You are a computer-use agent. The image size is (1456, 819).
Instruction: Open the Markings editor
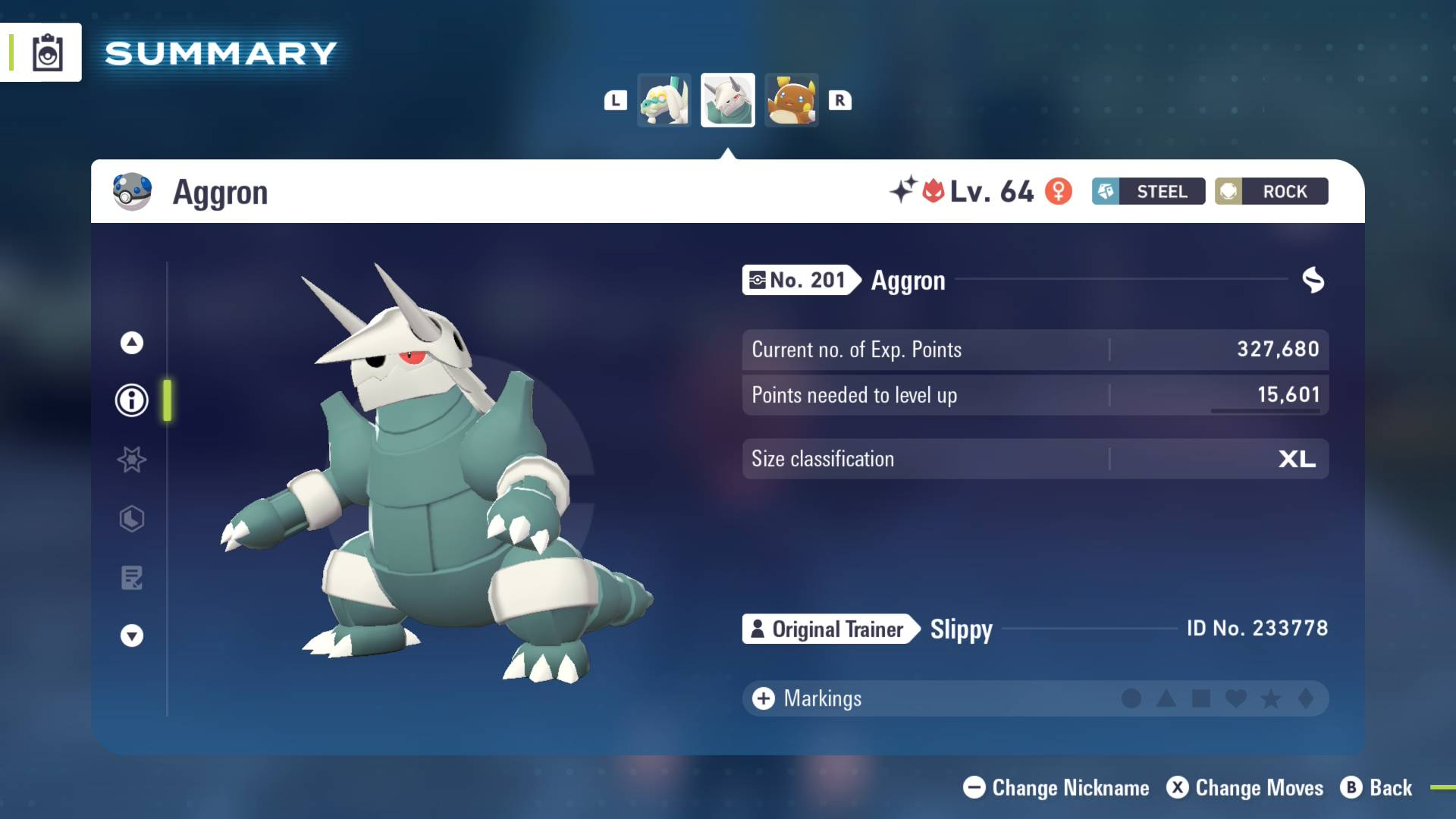(806, 698)
